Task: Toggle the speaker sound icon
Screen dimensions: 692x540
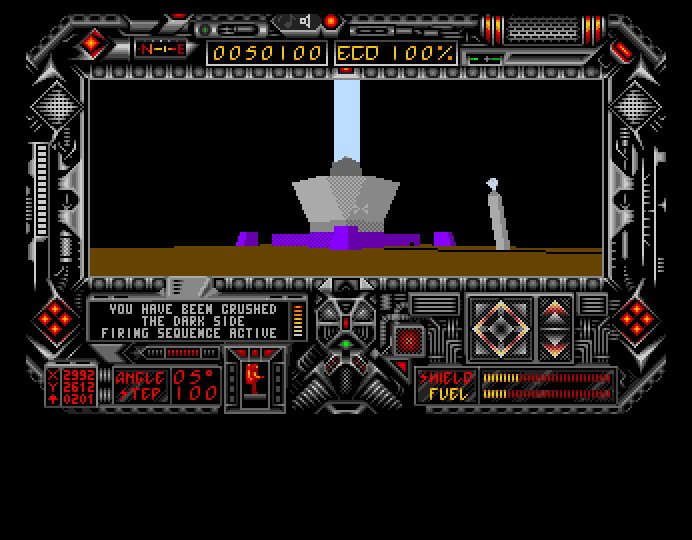Action: tap(305, 21)
